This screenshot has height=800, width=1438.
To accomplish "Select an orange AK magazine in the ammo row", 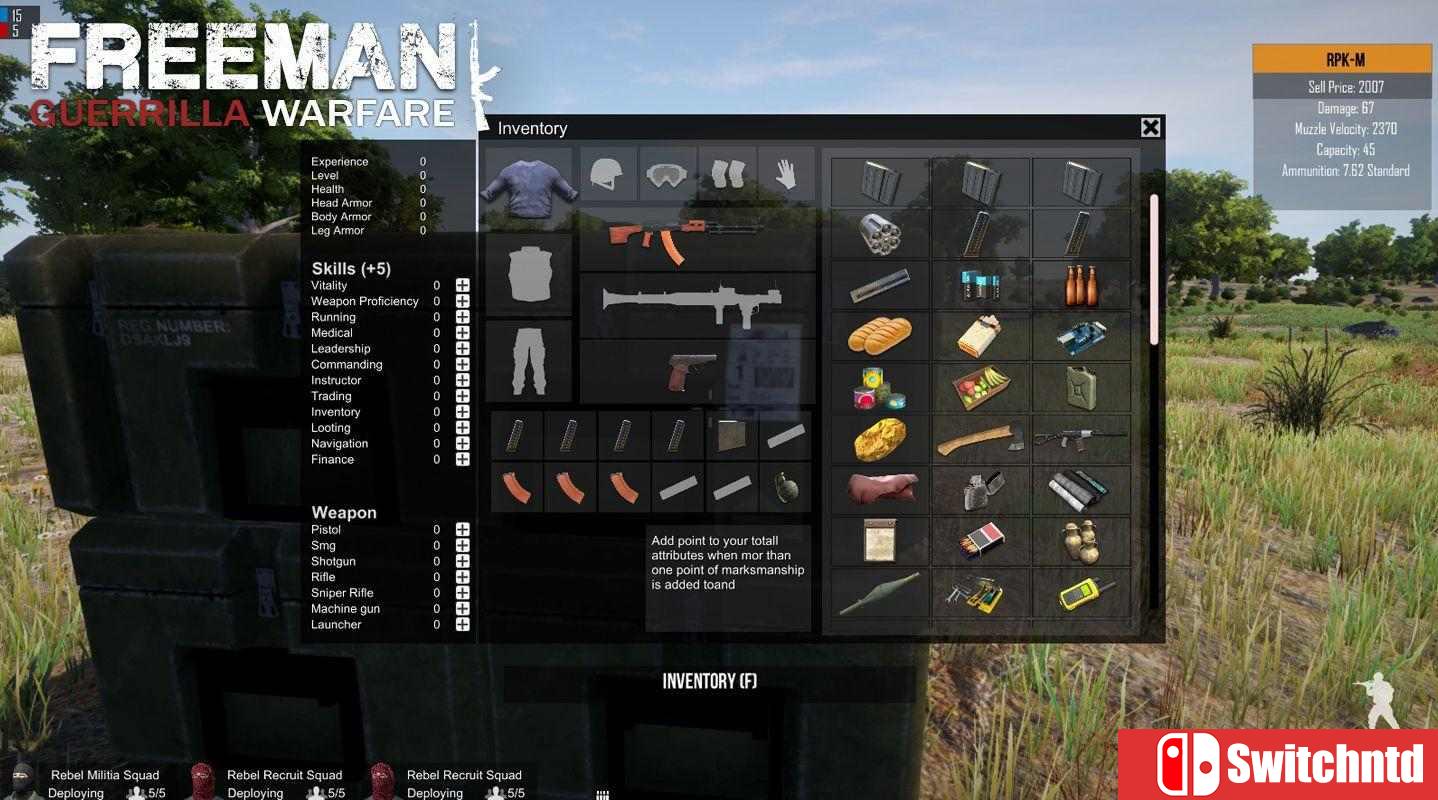I will coord(516,487).
